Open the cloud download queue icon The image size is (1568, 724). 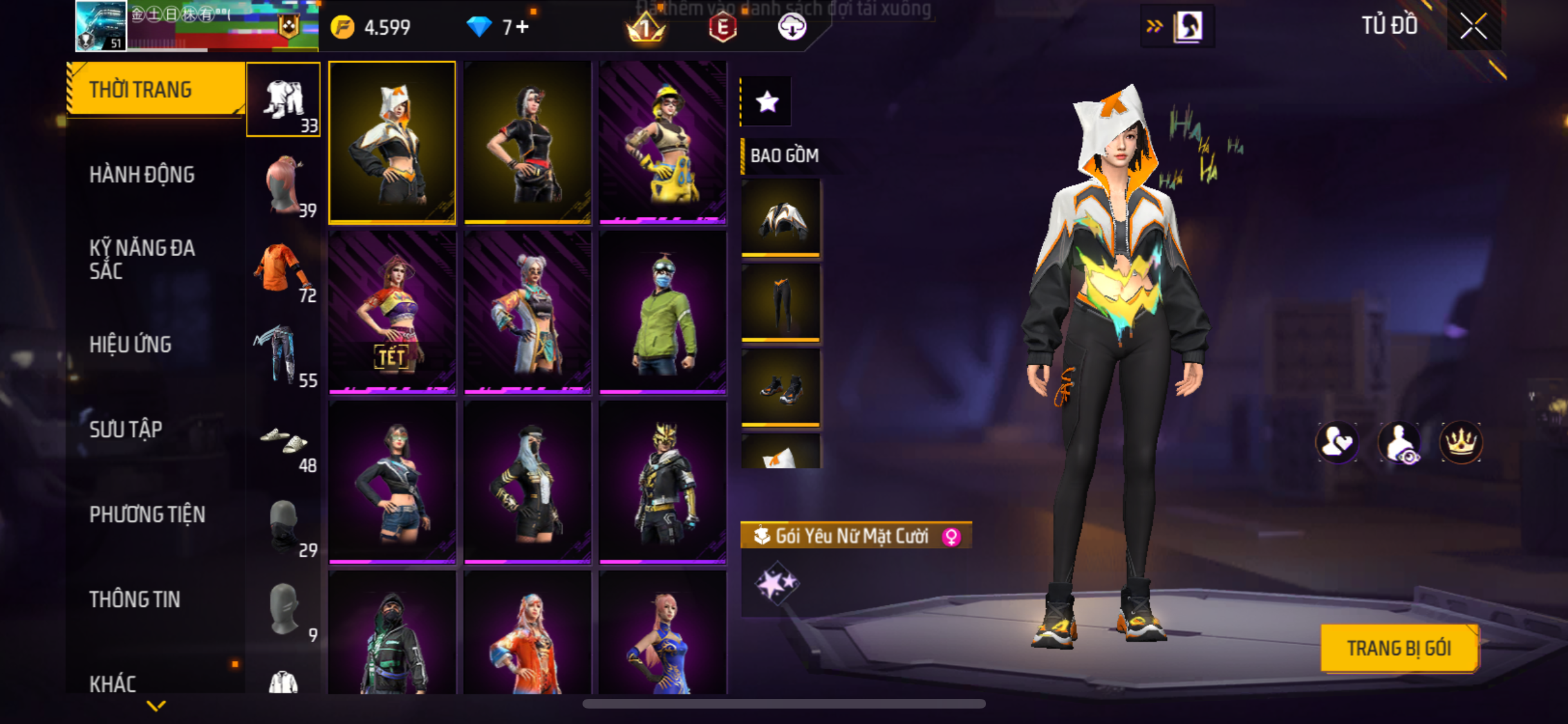[x=792, y=27]
